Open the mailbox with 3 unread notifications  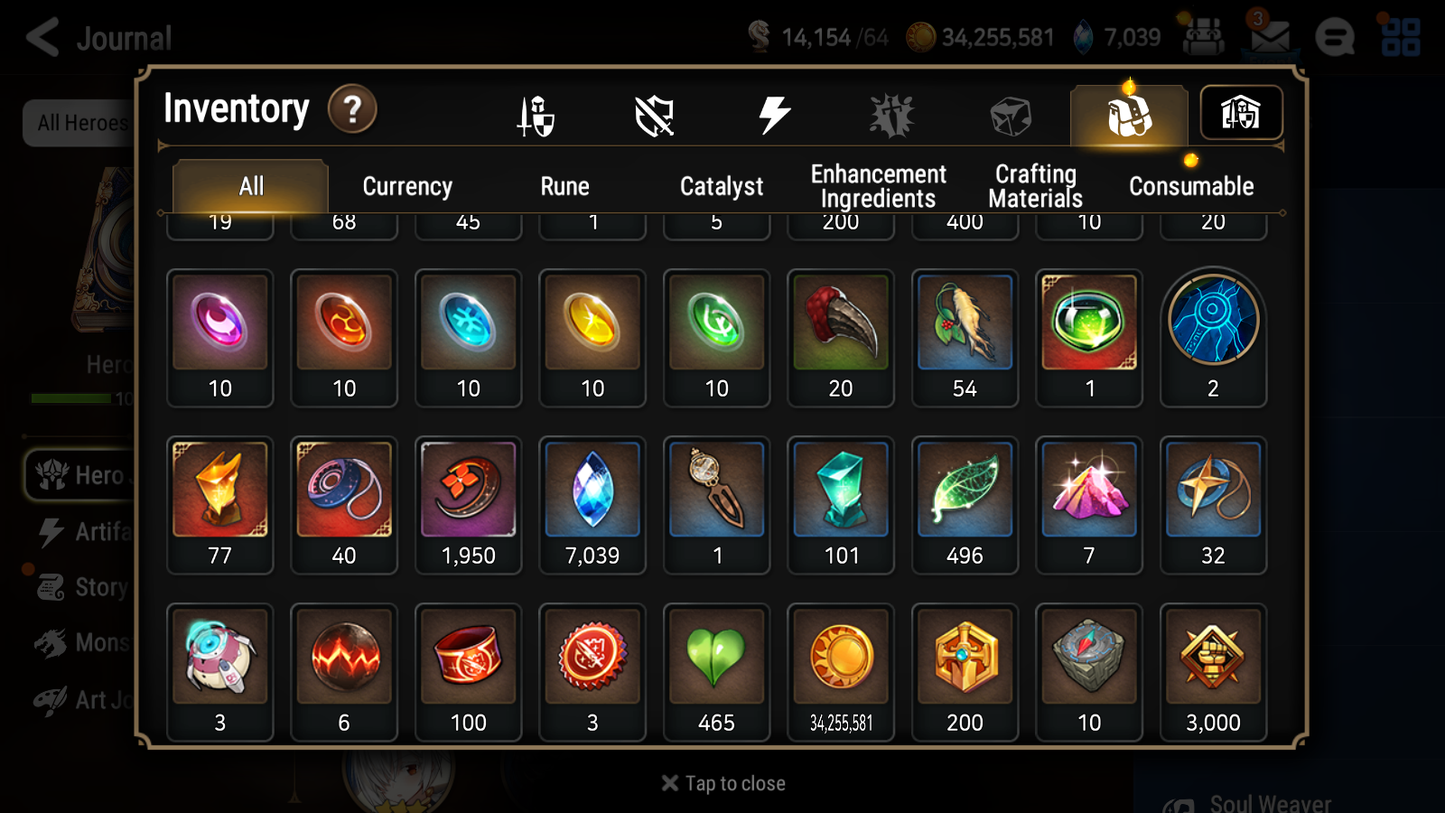coord(1269,38)
